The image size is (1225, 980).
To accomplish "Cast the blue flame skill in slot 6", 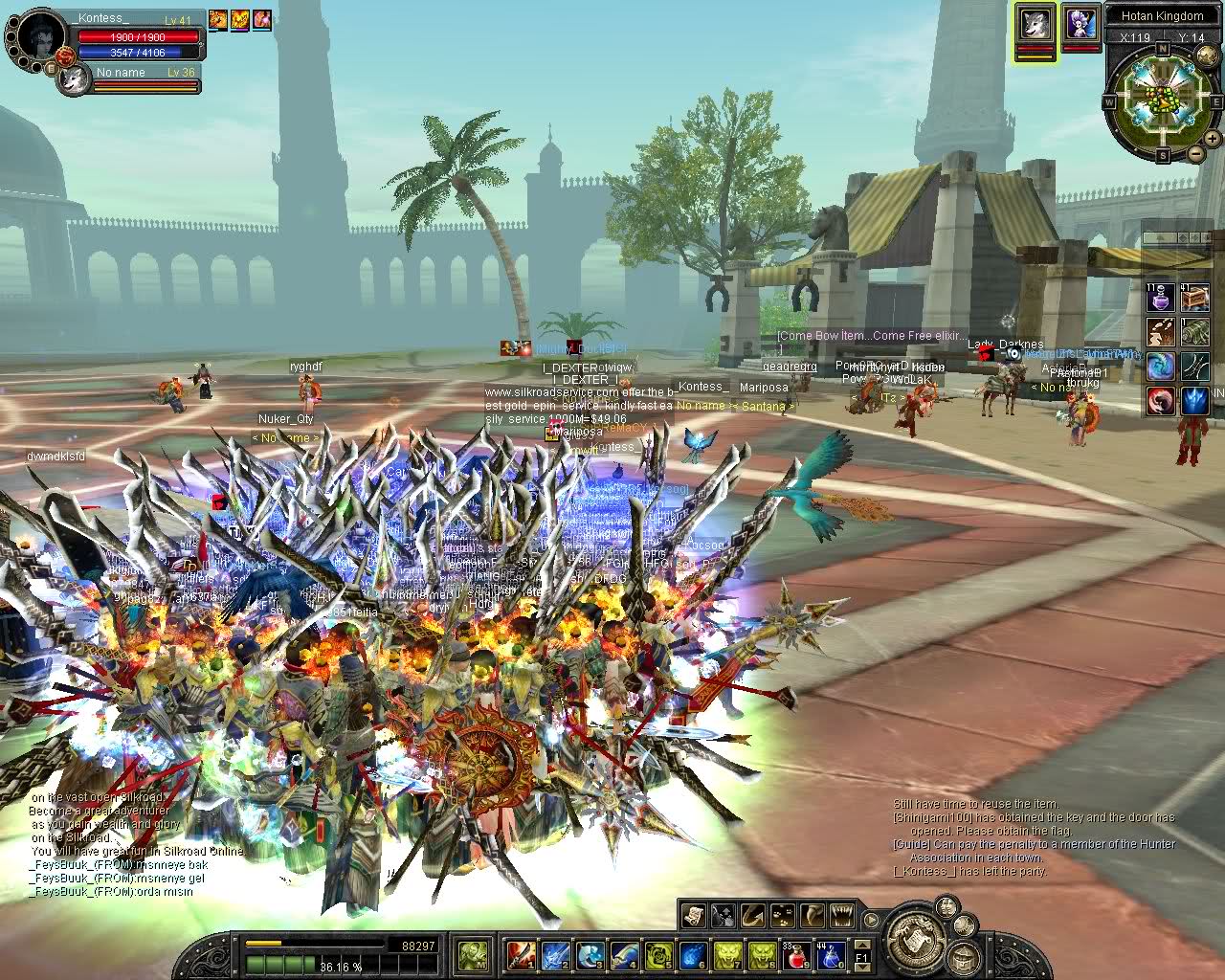I will click(694, 954).
